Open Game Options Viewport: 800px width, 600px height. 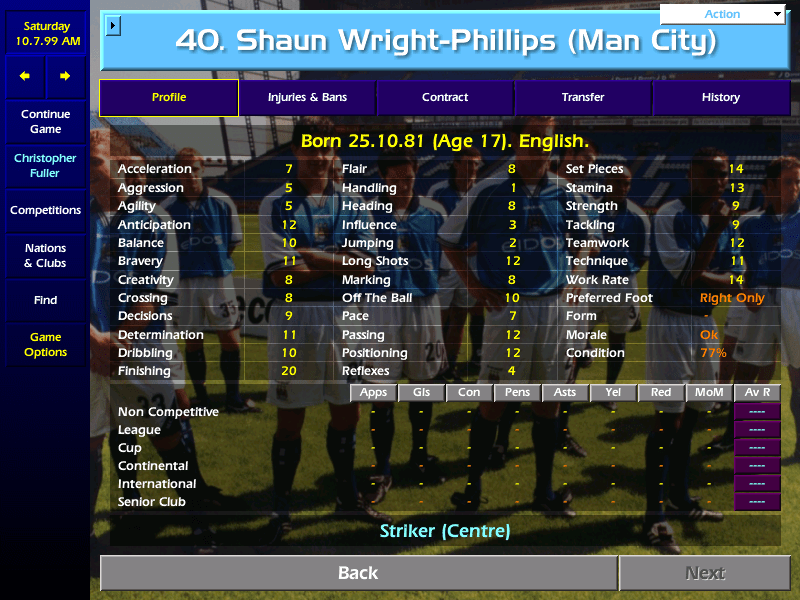pyautogui.click(x=45, y=345)
